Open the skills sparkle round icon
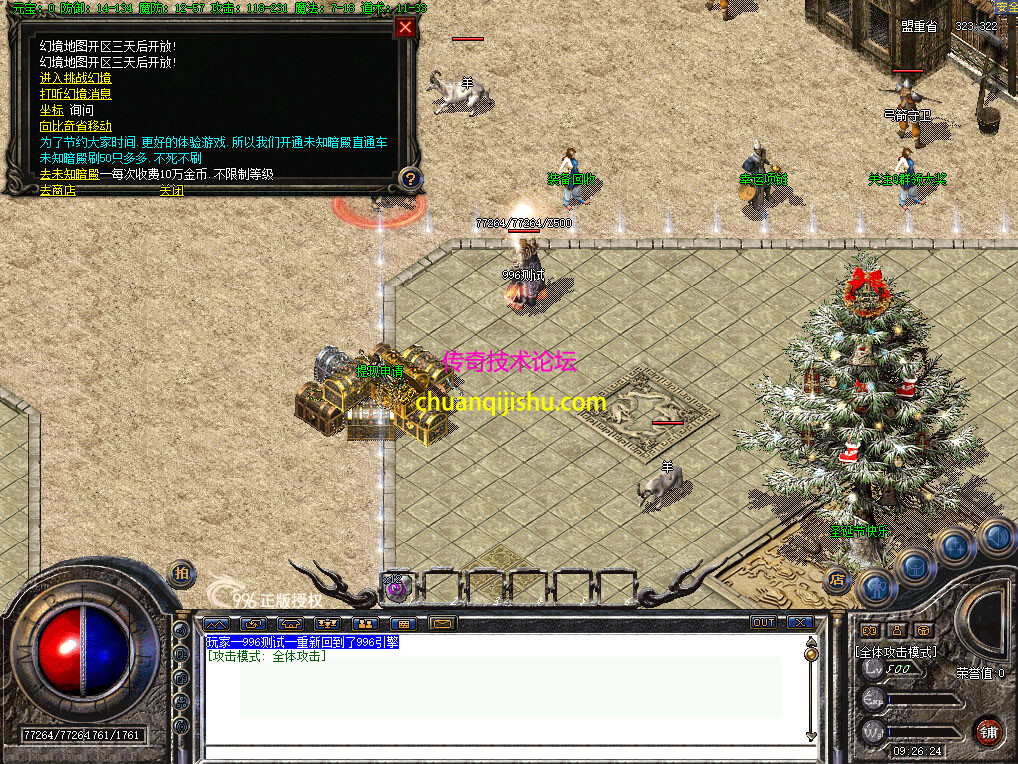Screen dimensions: 1018x764 tap(955, 546)
